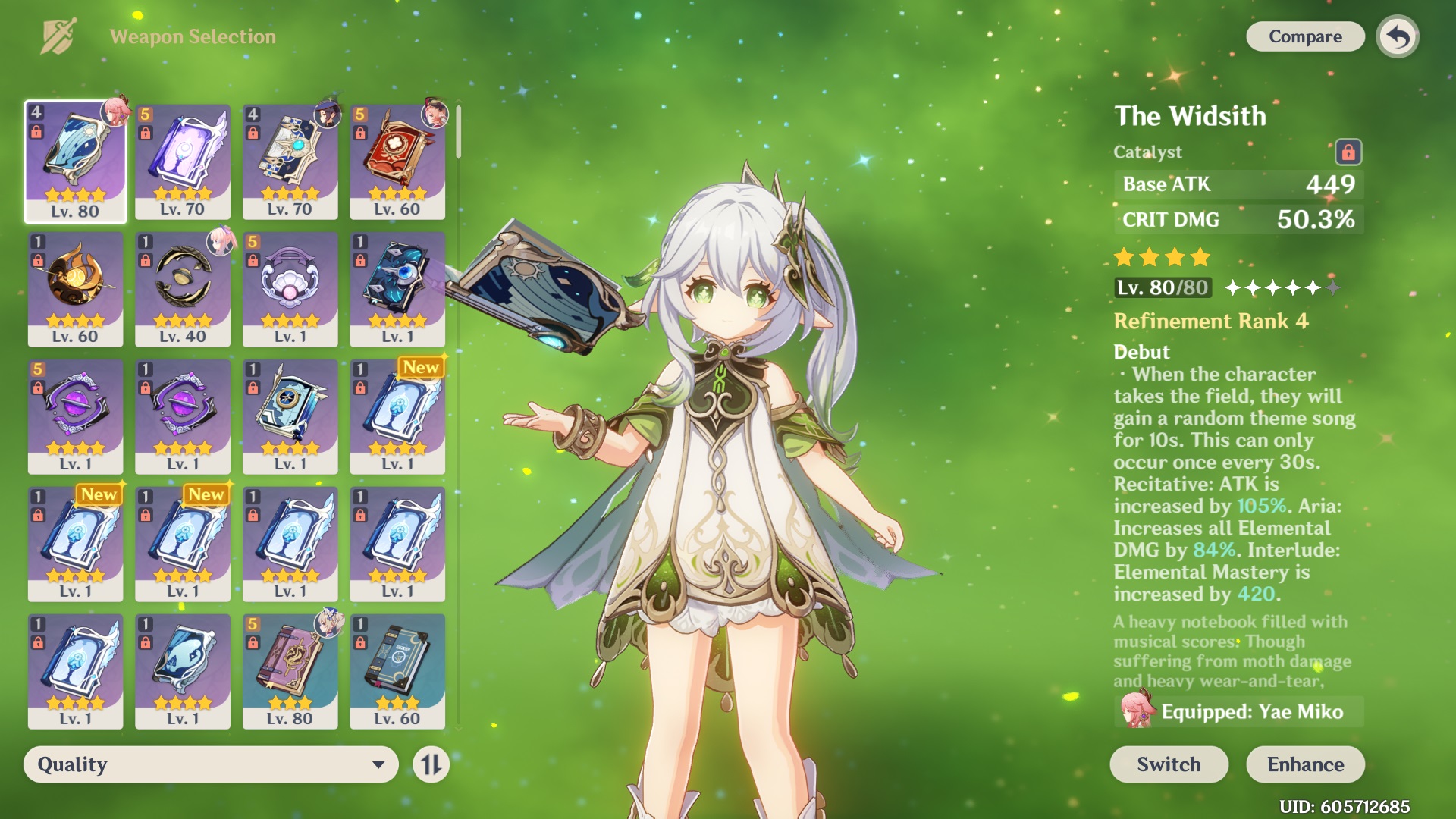Select the dark blue eye tome Lv. 1

coord(397,289)
